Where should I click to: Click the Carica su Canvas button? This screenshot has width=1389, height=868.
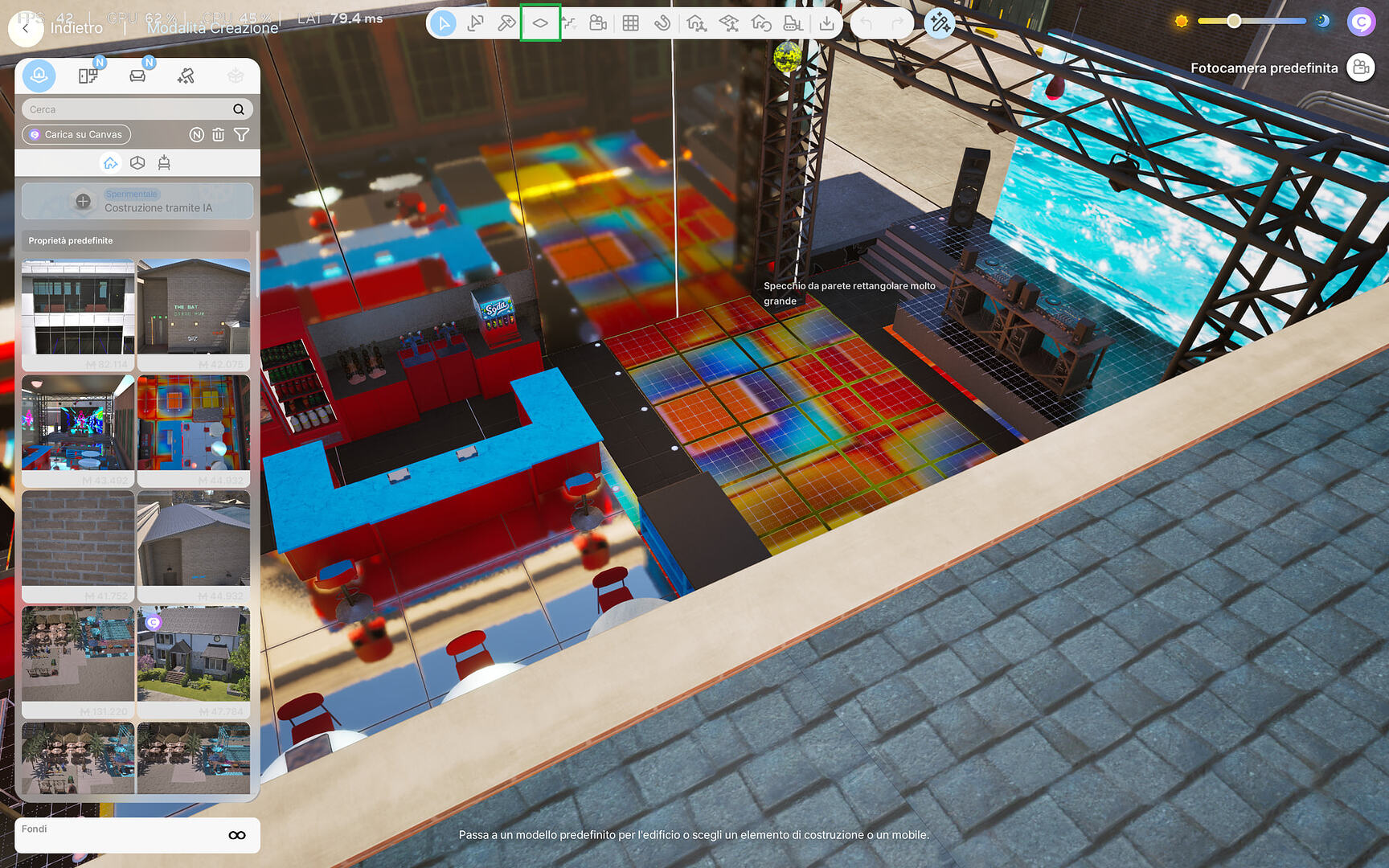coord(76,134)
